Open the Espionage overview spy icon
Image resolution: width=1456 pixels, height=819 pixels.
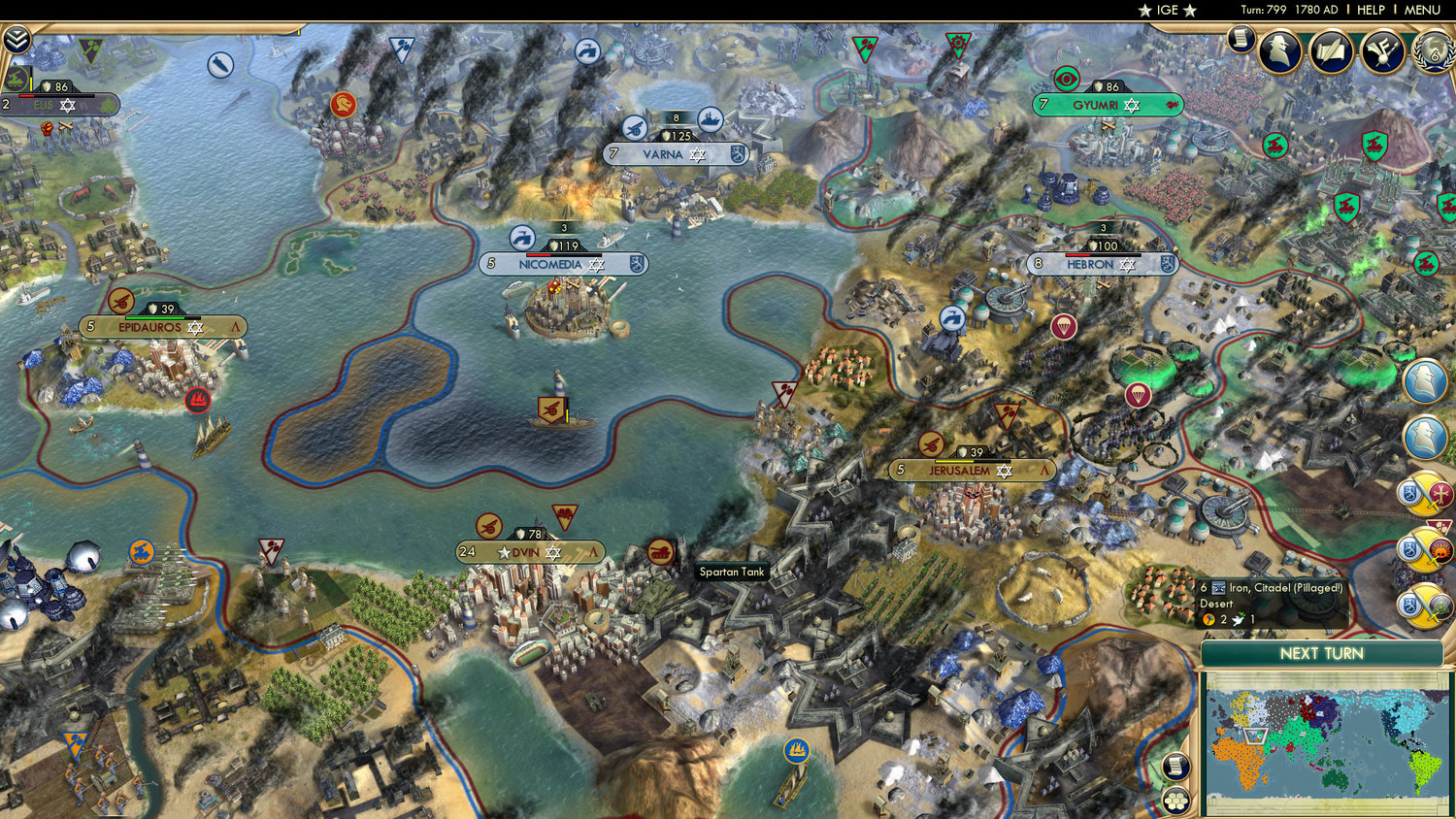coord(1281,52)
